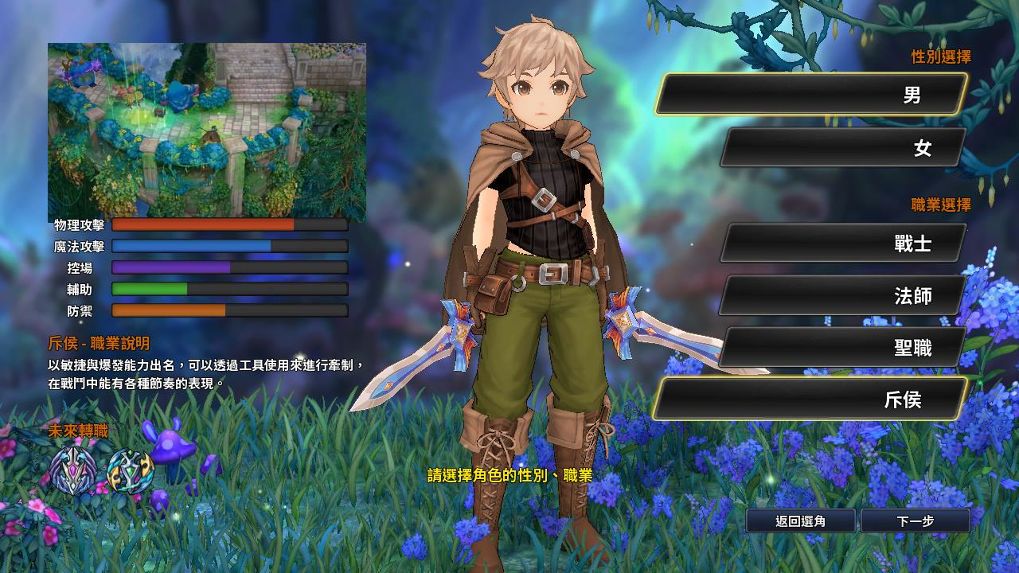Click 返回選角 to return to character select

coord(800,521)
